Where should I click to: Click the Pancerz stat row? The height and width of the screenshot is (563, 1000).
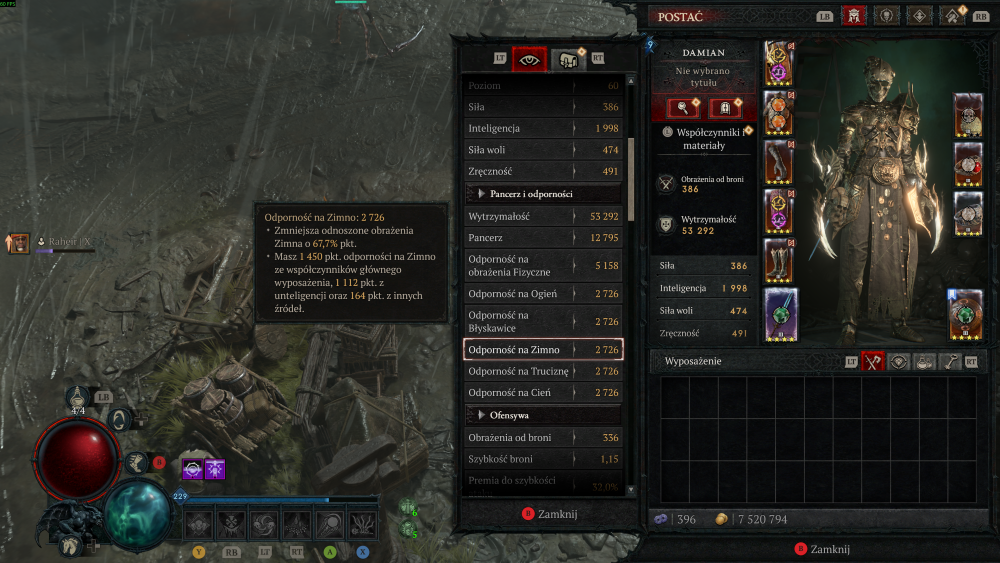543,237
